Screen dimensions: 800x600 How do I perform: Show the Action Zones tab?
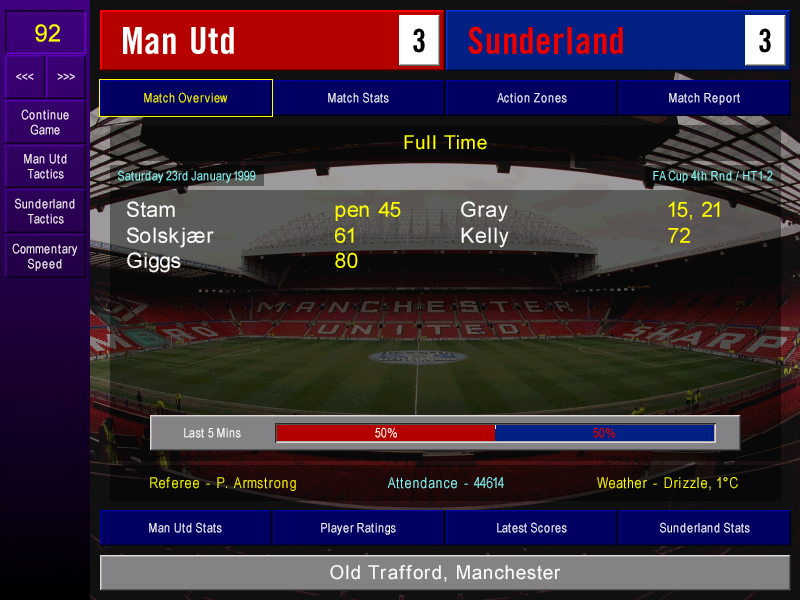(x=531, y=98)
